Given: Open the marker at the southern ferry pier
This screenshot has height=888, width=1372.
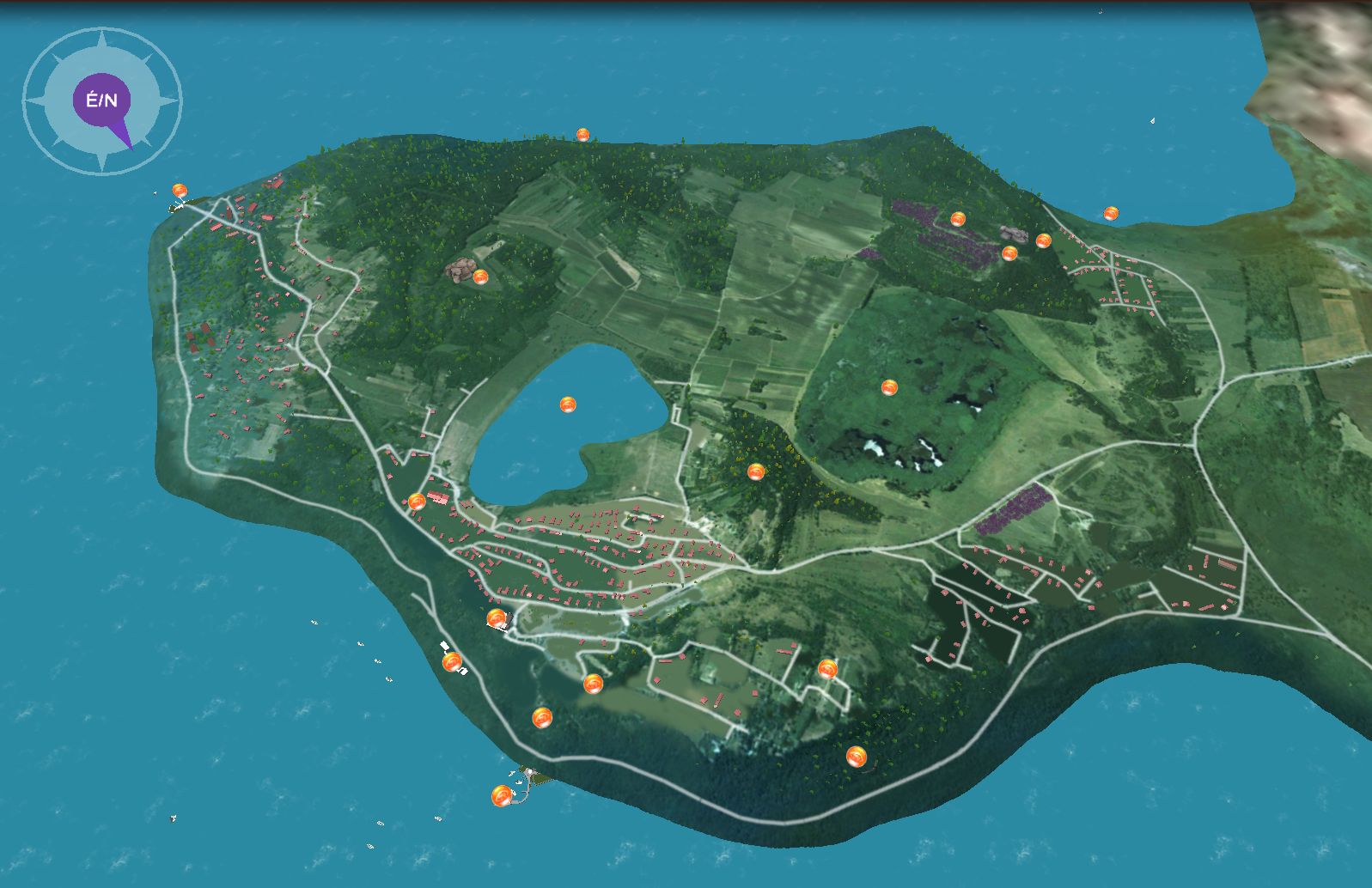Looking at the screenshot, I should (502, 796).
